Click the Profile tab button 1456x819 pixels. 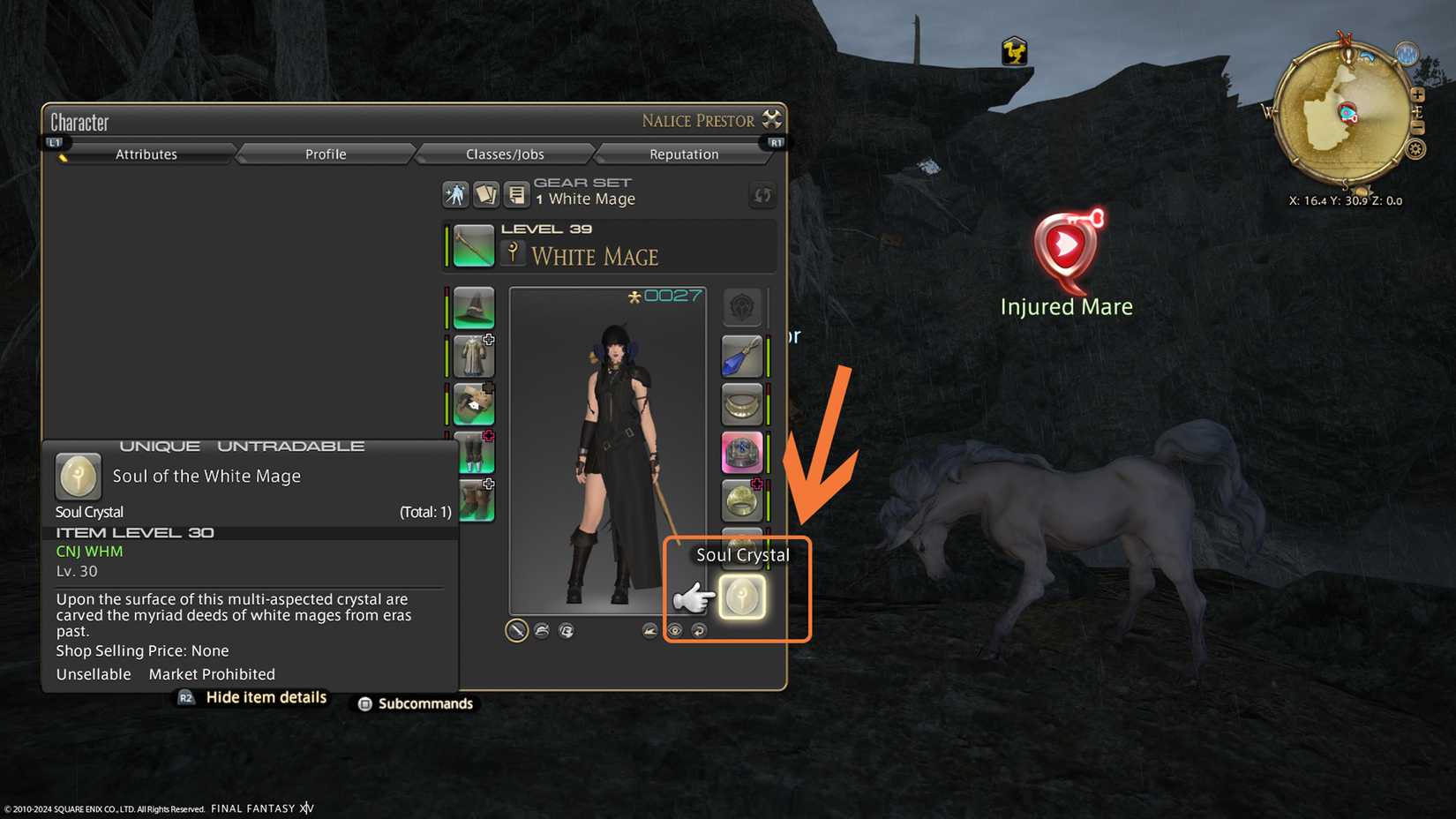pyautogui.click(x=325, y=154)
